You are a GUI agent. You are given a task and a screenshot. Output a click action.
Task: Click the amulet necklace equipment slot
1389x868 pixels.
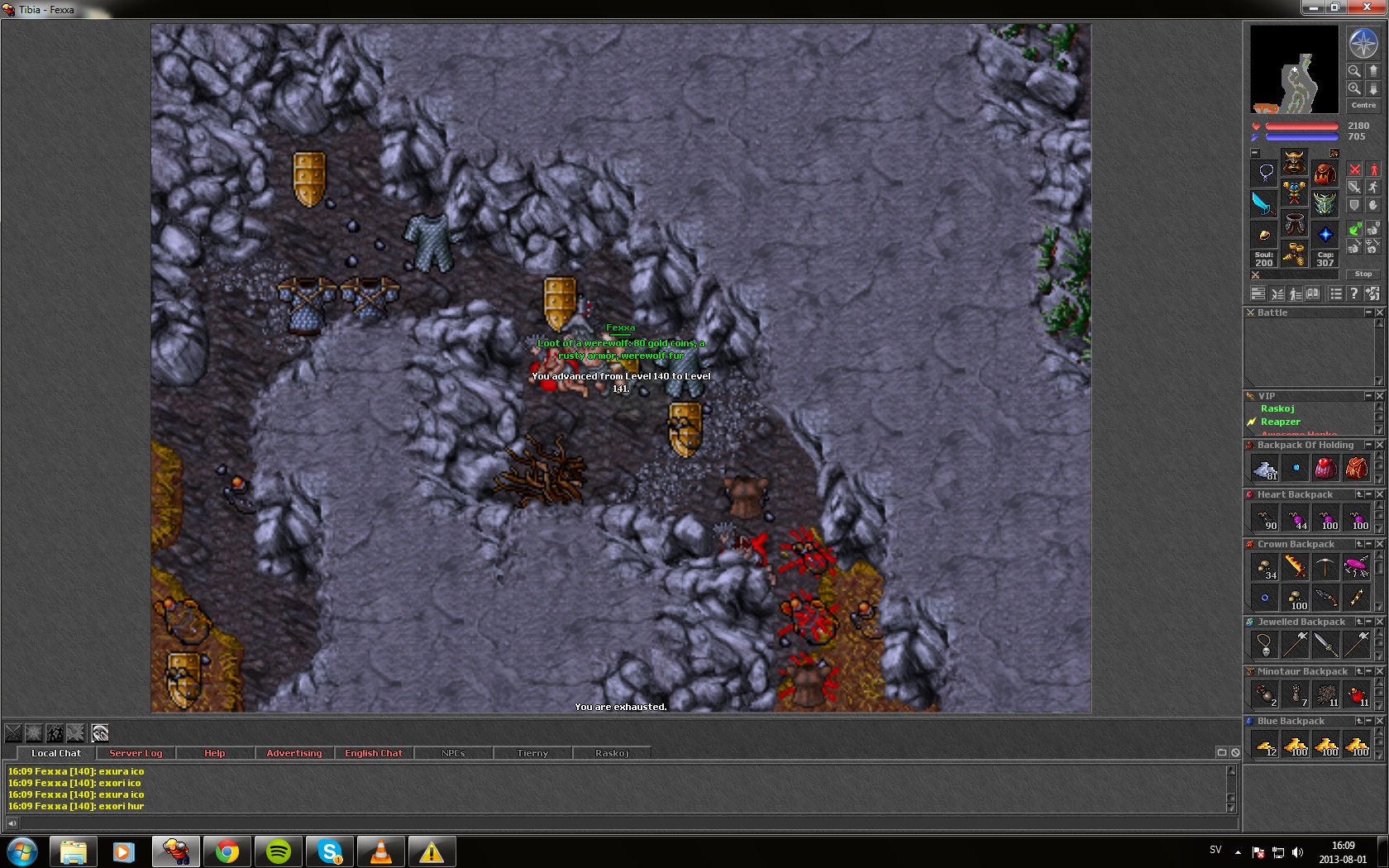1265,173
